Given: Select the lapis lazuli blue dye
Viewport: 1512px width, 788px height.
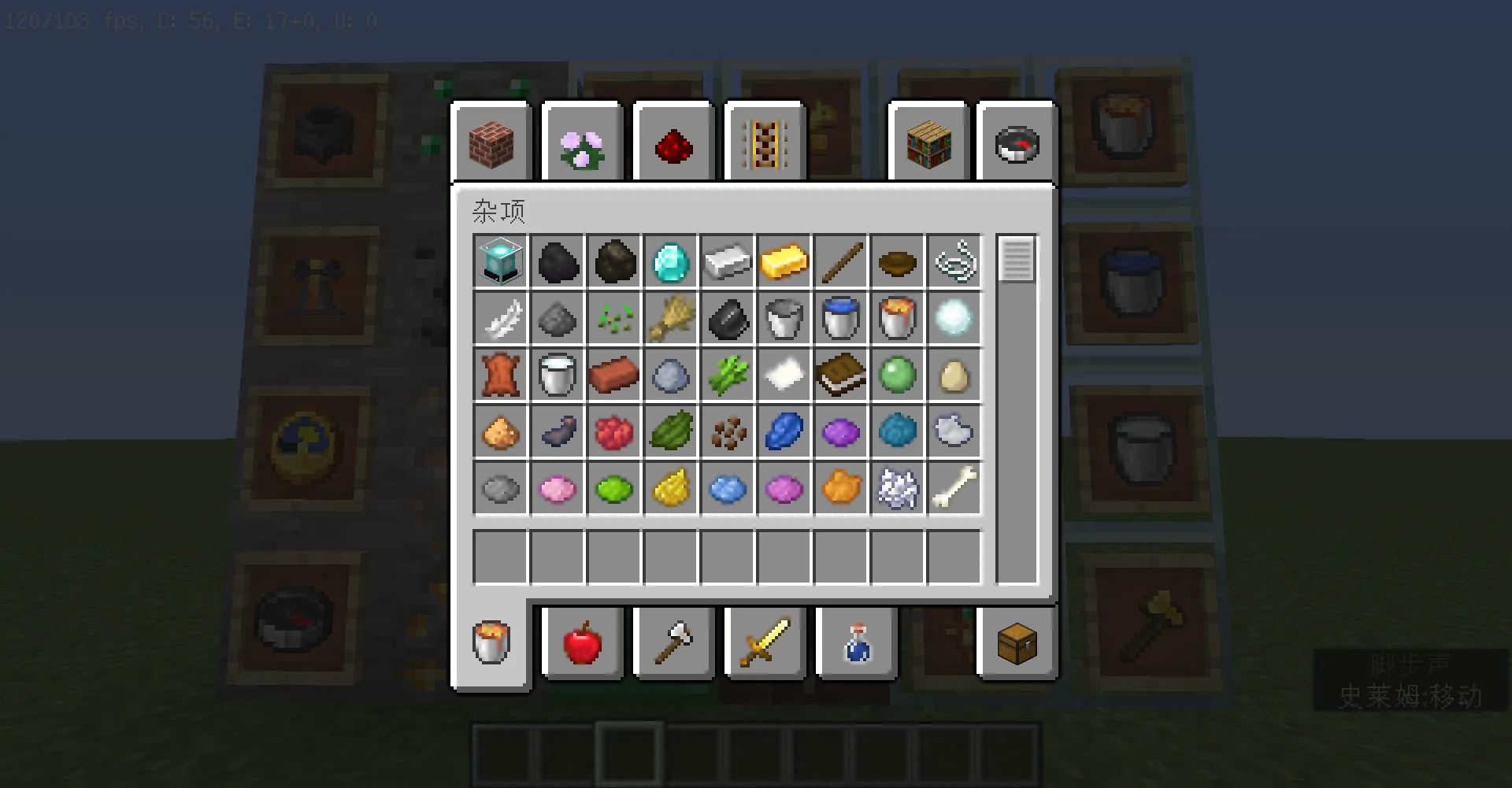Looking at the screenshot, I should pyautogui.click(x=784, y=432).
